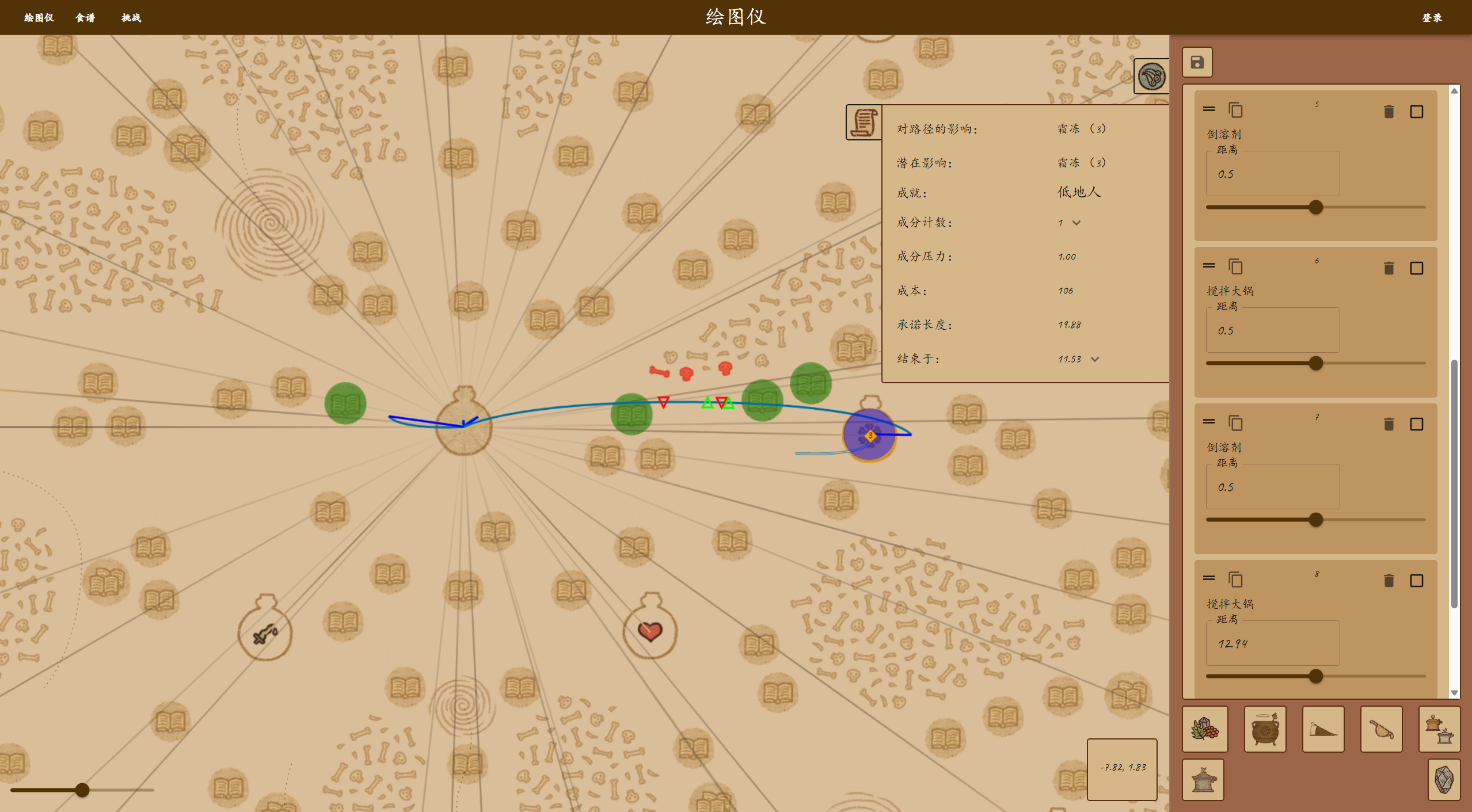
Task: Add a pour solvent ladle step
Action: (x=1381, y=730)
